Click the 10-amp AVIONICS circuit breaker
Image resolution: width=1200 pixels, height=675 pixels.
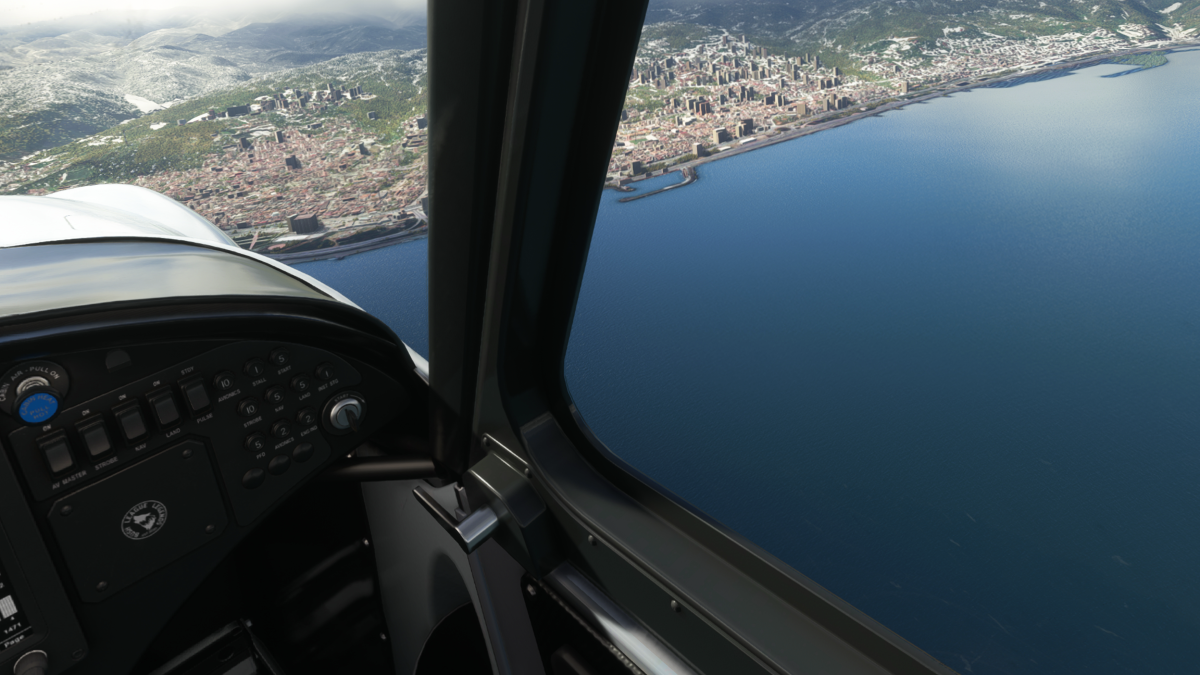pyautogui.click(x=223, y=382)
